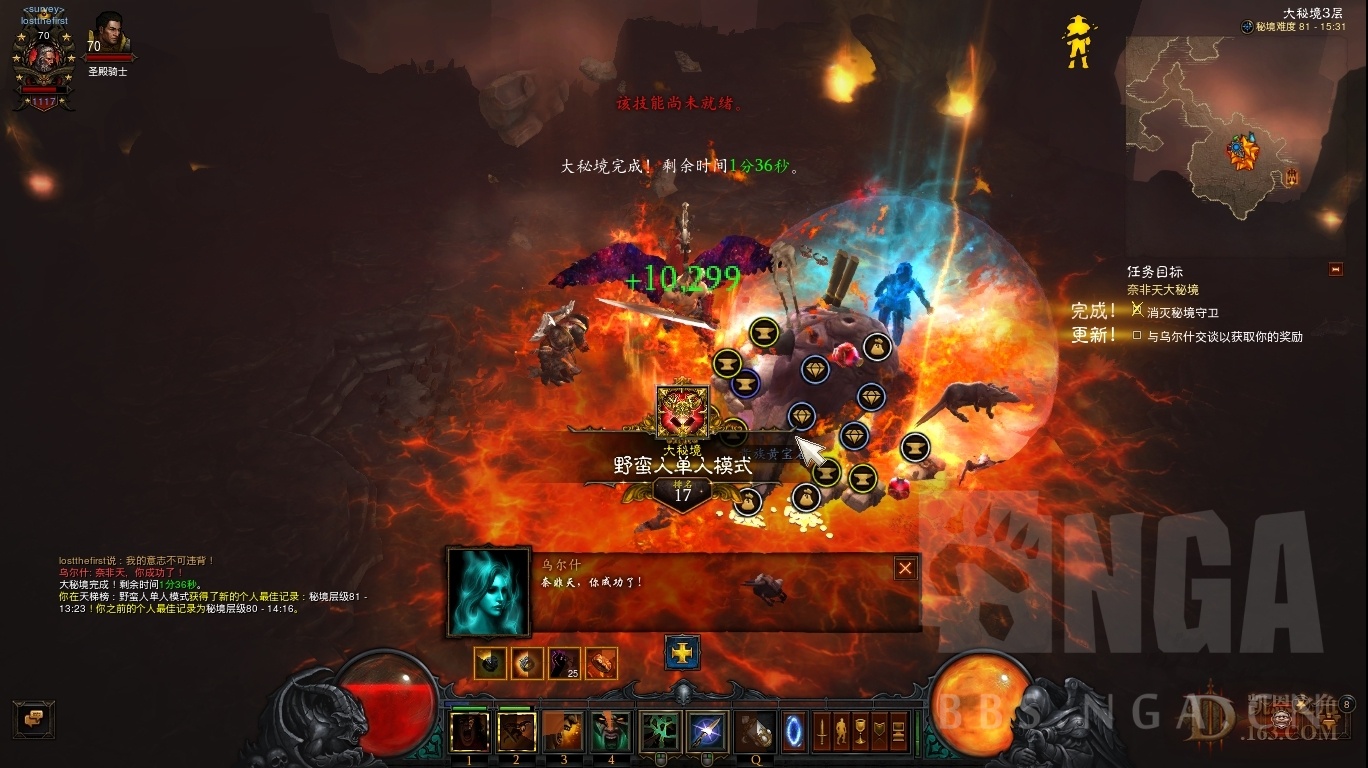Image resolution: width=1368 pixels, height=768 pixels.
Task: Open the chat bubble button
Action: click(33, 718)
